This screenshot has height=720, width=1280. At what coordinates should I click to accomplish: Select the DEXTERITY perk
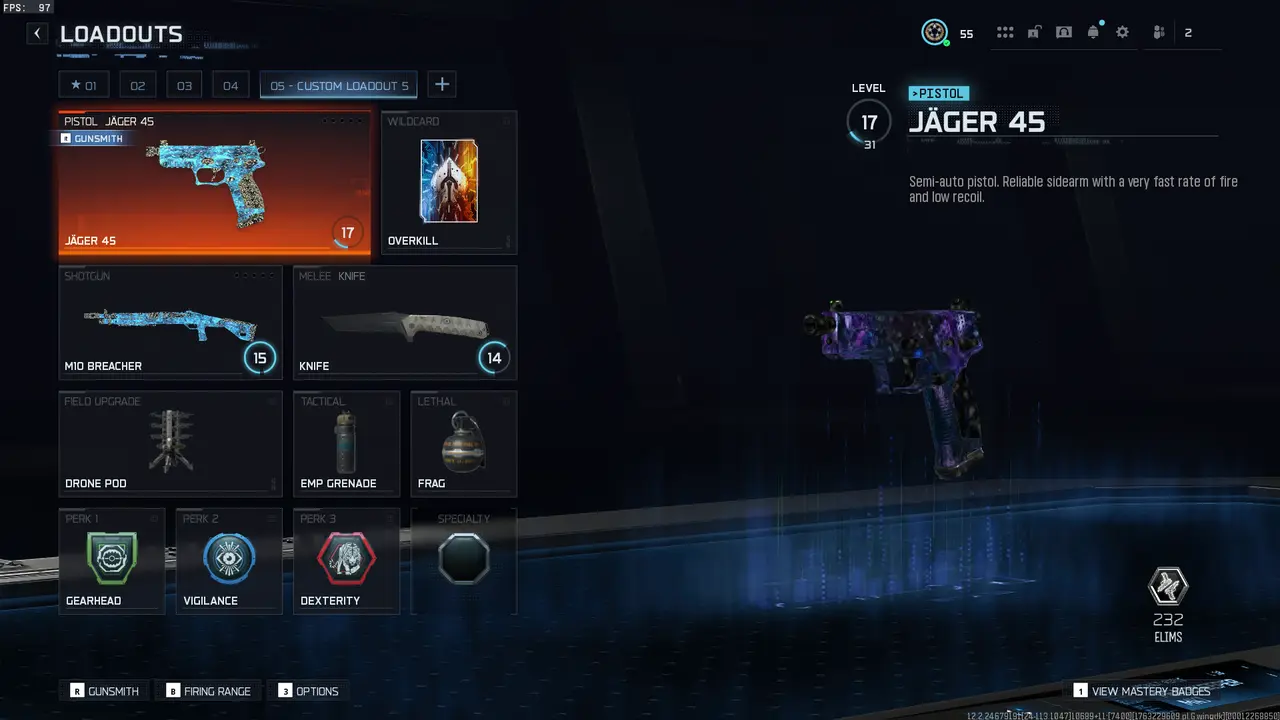click(346, 560)
